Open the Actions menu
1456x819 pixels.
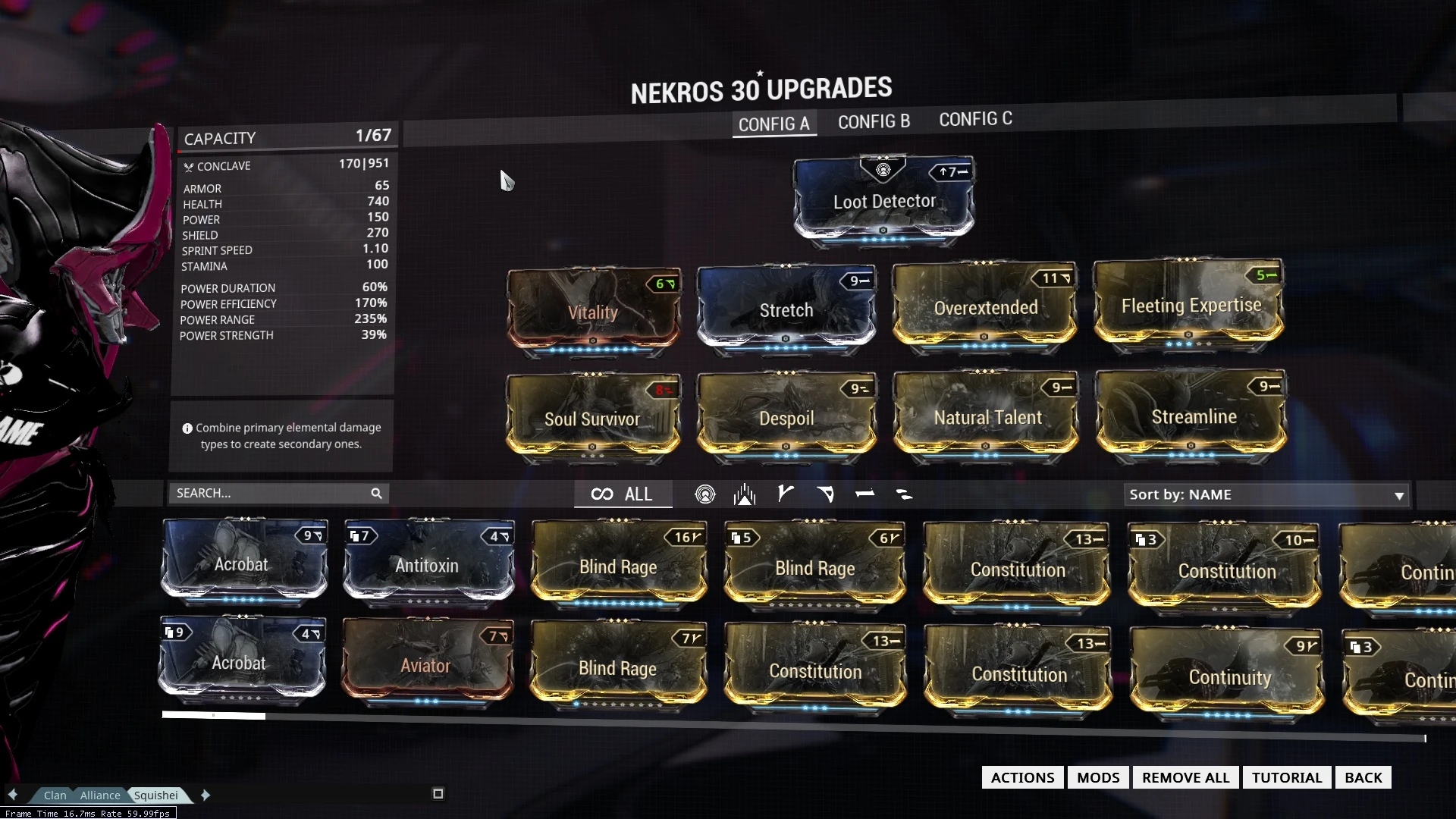1022,777
